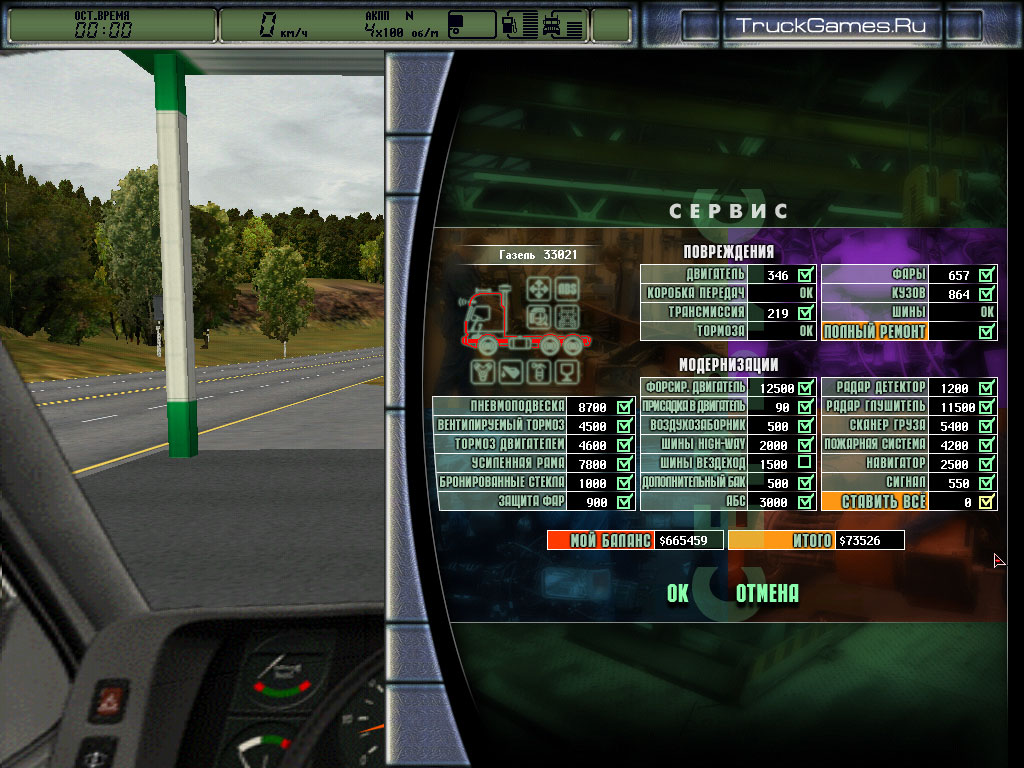Screen dimensions: 1024x768
Task: Cancel with the ОТМЕНА button
Action: pyautogui.click(x=767, y=594)
